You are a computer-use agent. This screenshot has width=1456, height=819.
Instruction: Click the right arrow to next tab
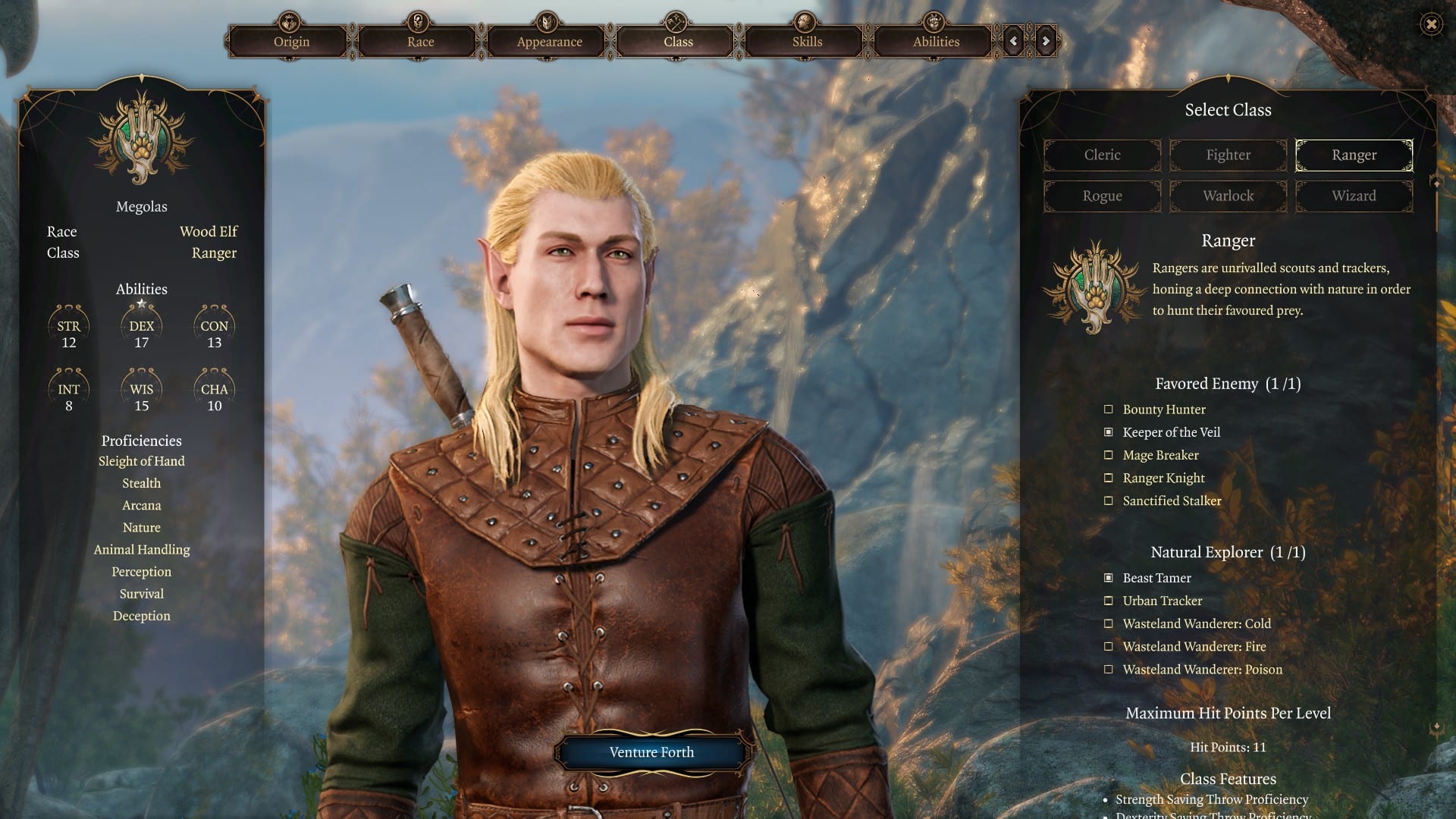1043,42
